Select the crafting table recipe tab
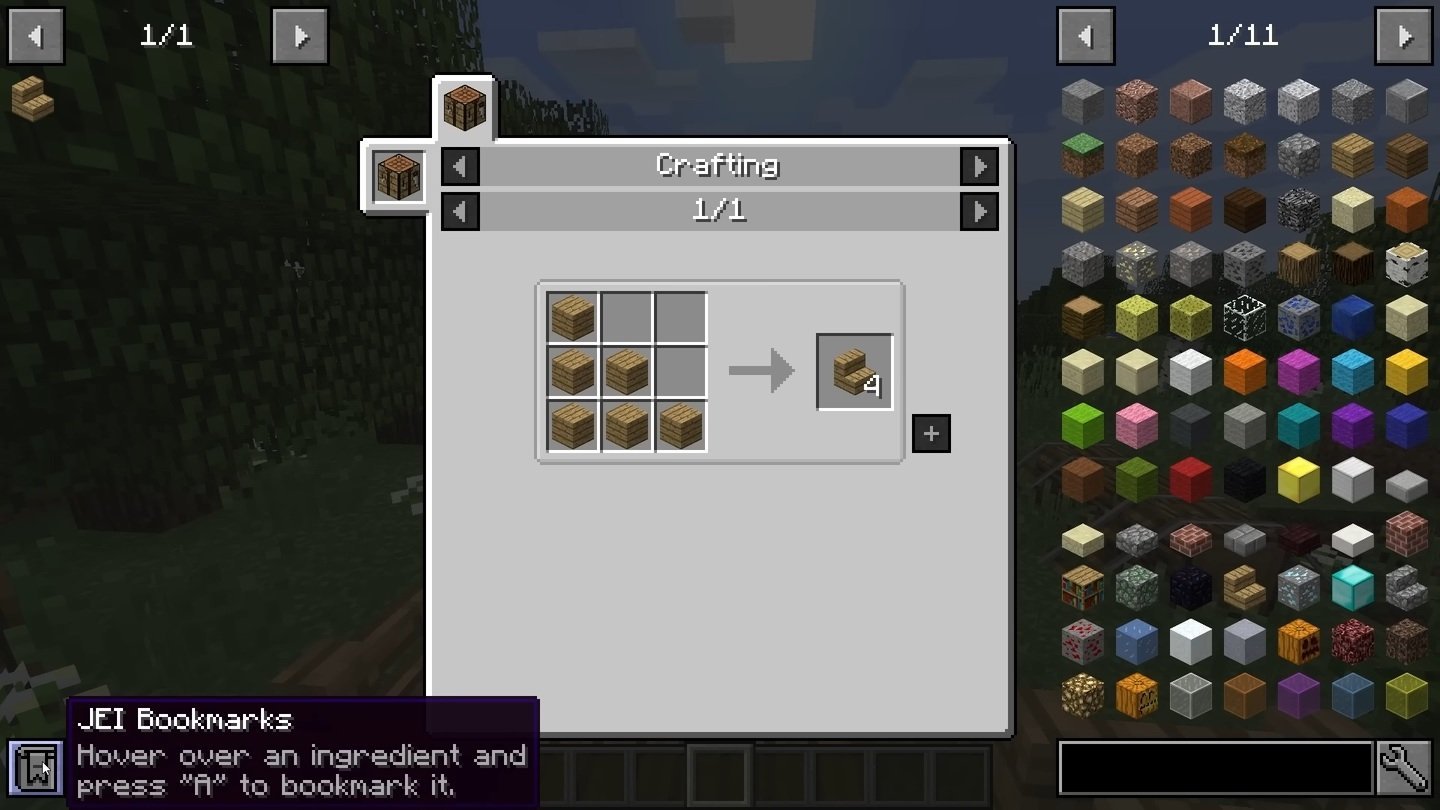 (465, 107)
